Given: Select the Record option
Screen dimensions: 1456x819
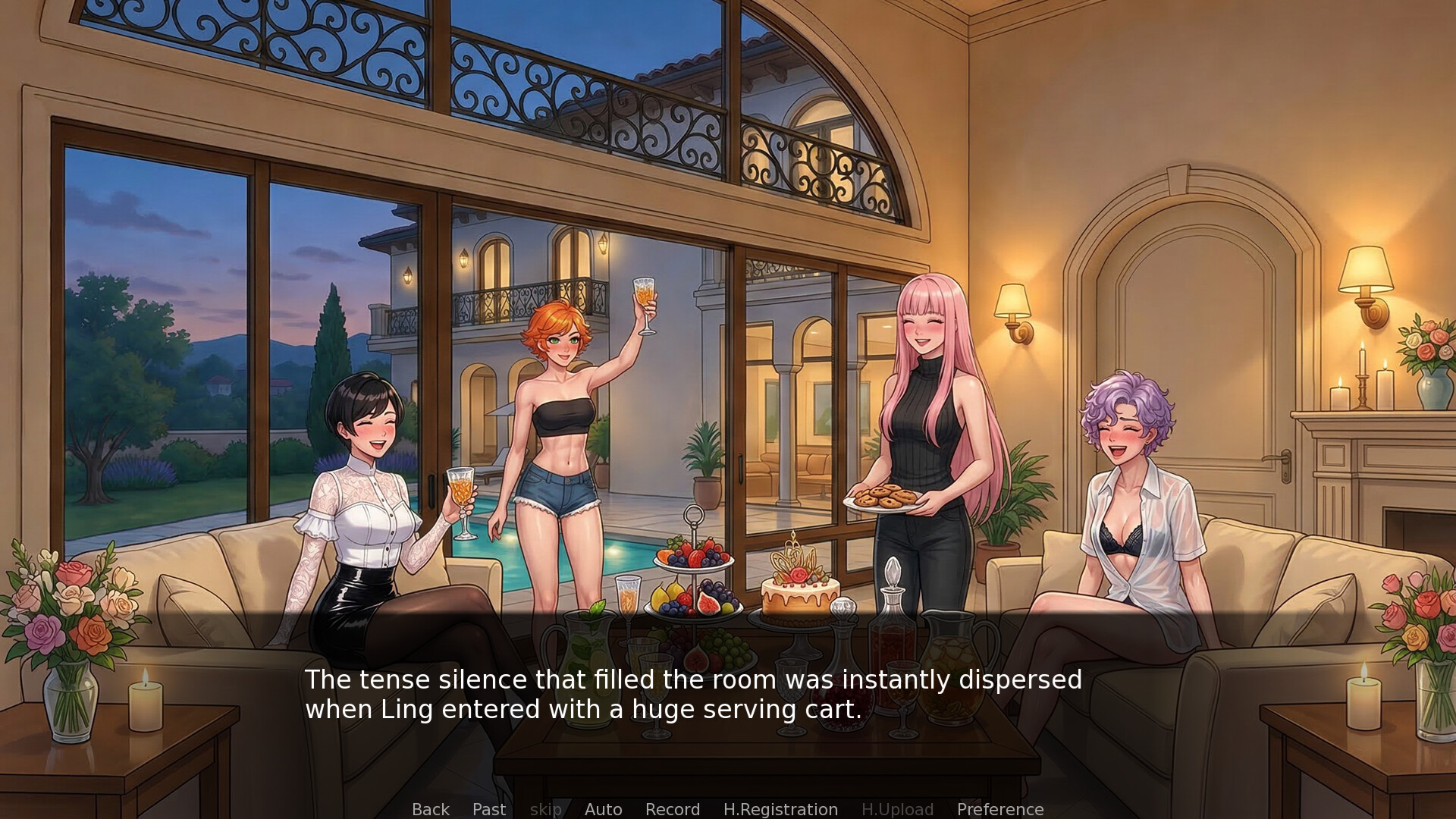Looking at the screenshot, I should click(x=672, y=809).
